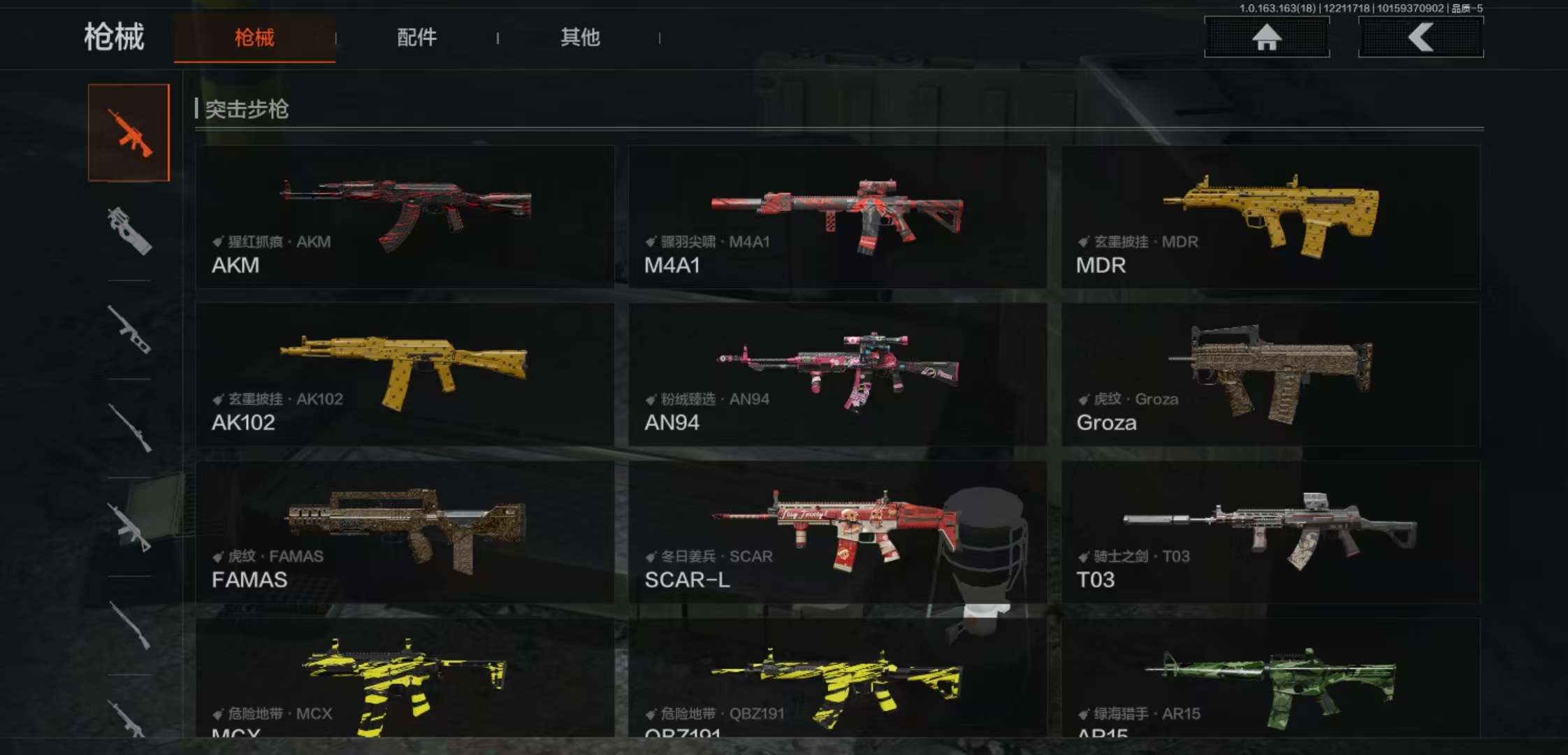Viewport: 1568px width, 755px height.
Task: Click the back arrow button
Action: [x=1421, y=37]
